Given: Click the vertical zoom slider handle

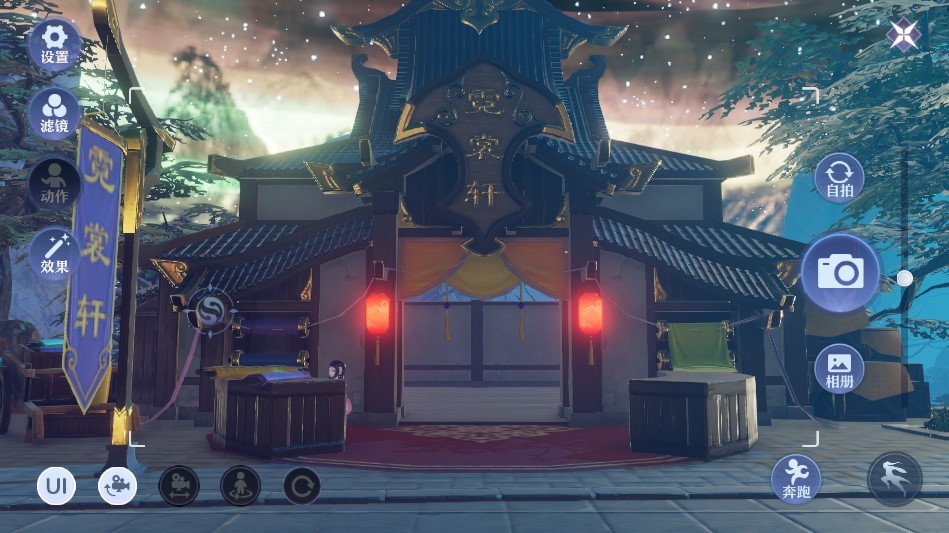Looking at the screenshot, I should click(904, 278).
